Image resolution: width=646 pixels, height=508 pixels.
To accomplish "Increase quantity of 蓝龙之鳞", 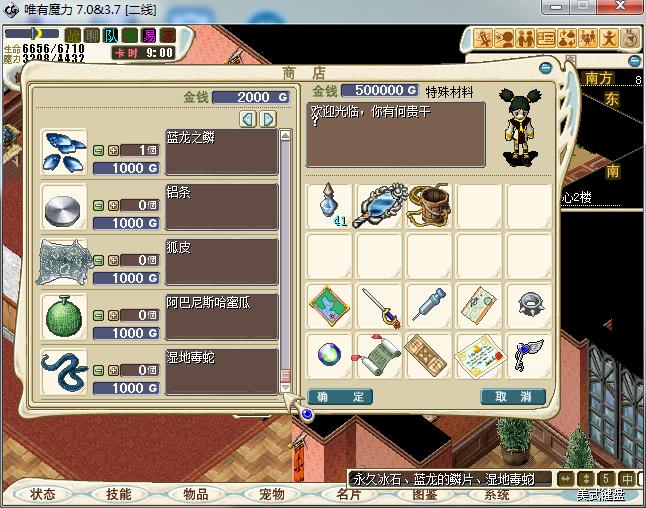I will point(112,150).
